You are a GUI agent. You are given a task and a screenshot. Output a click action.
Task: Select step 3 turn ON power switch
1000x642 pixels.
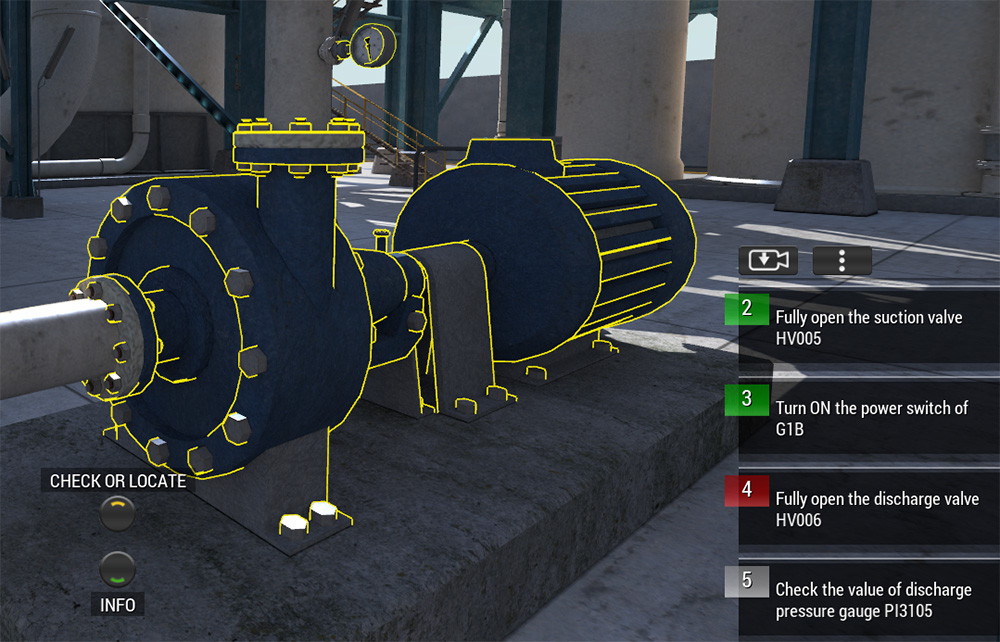pos(868,418)
